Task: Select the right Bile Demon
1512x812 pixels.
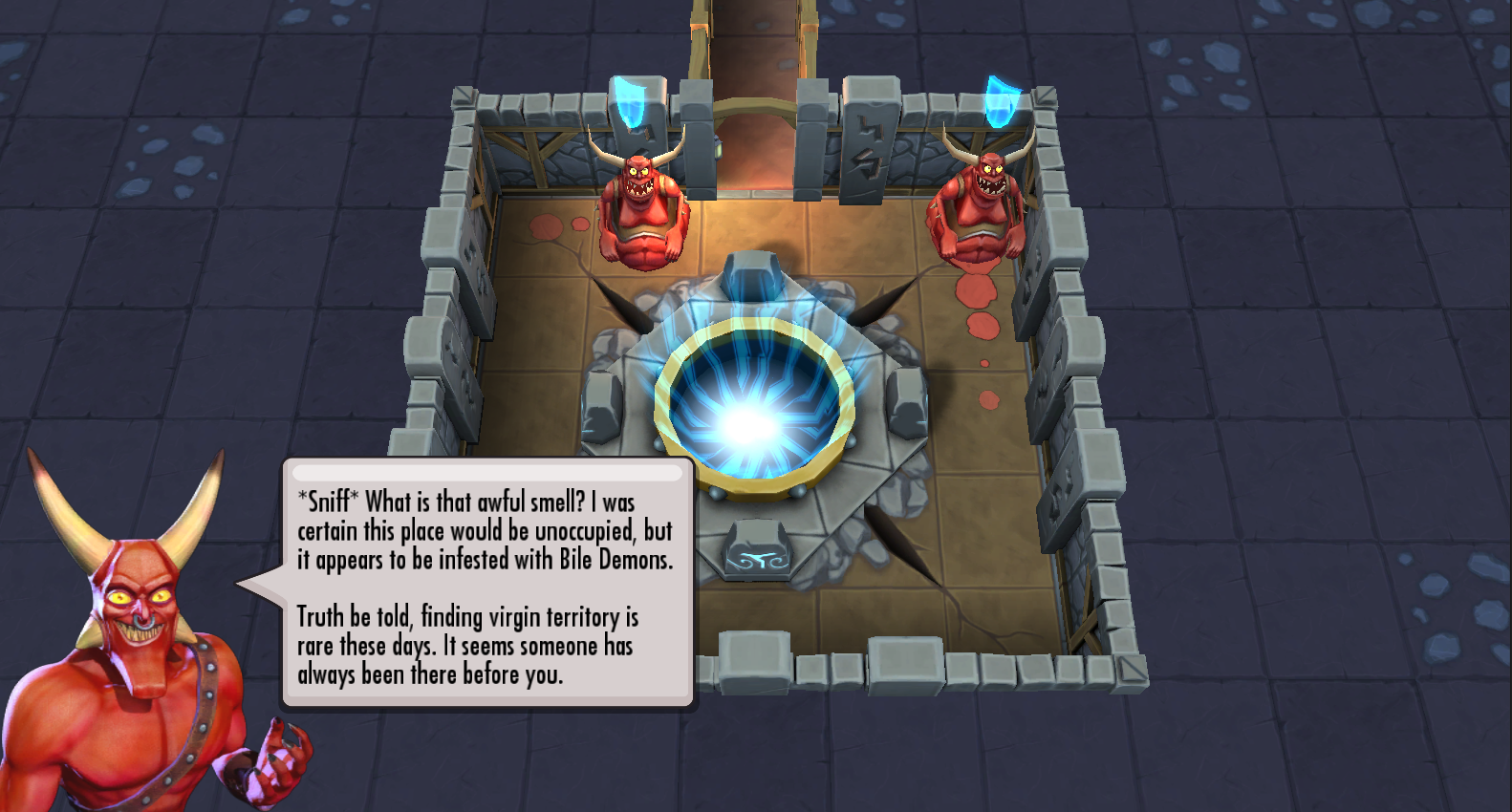Action: (x=979, y=205)
